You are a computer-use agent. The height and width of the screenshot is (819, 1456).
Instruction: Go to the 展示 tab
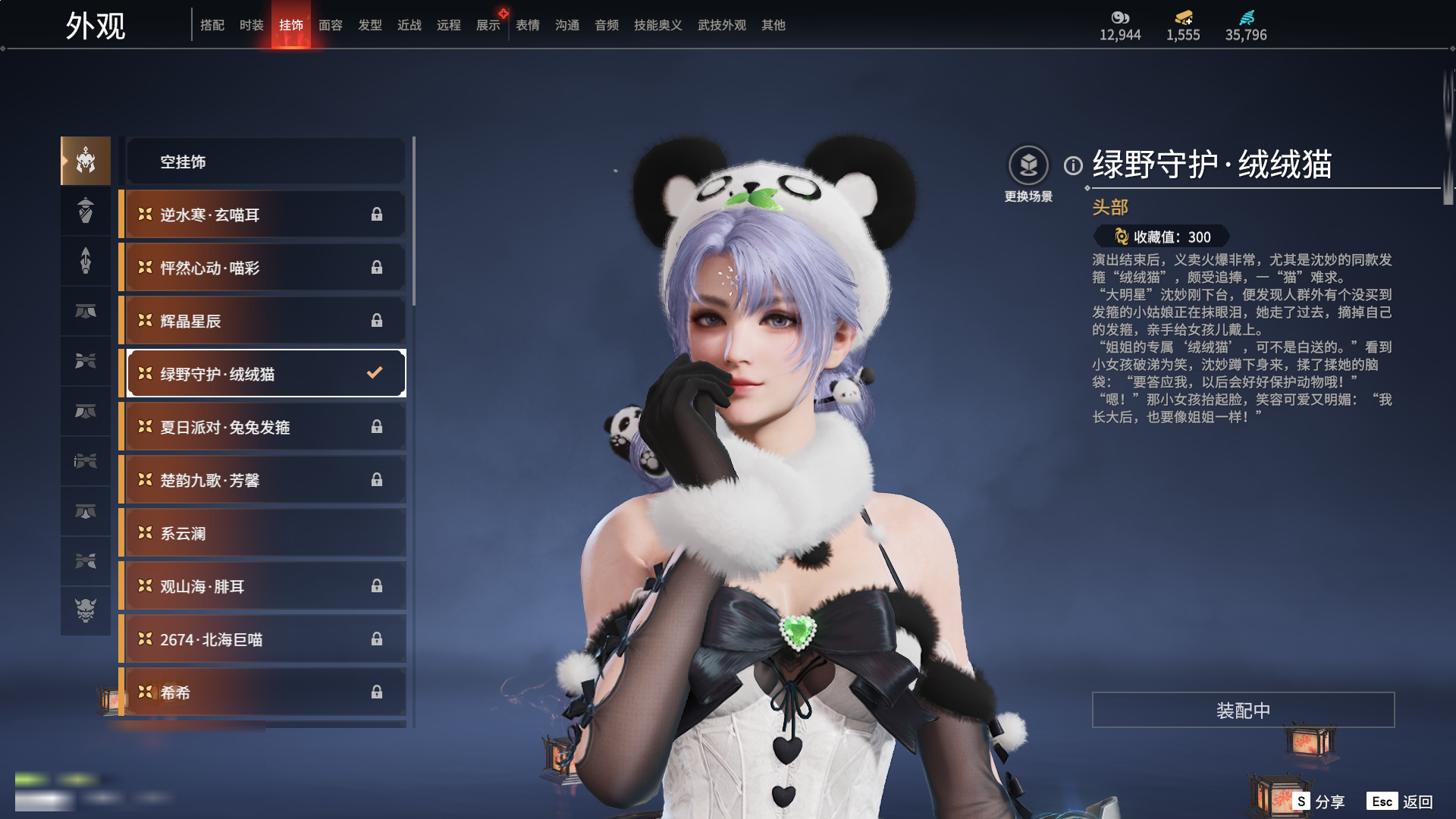488,25
